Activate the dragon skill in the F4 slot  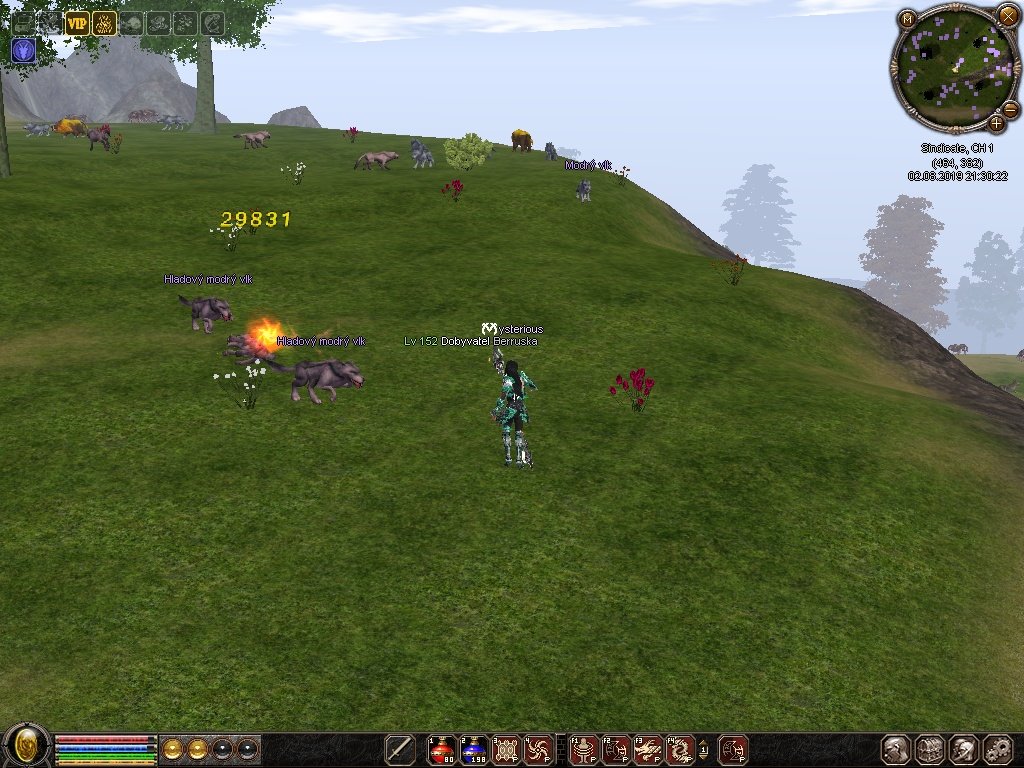coord(680,750)
